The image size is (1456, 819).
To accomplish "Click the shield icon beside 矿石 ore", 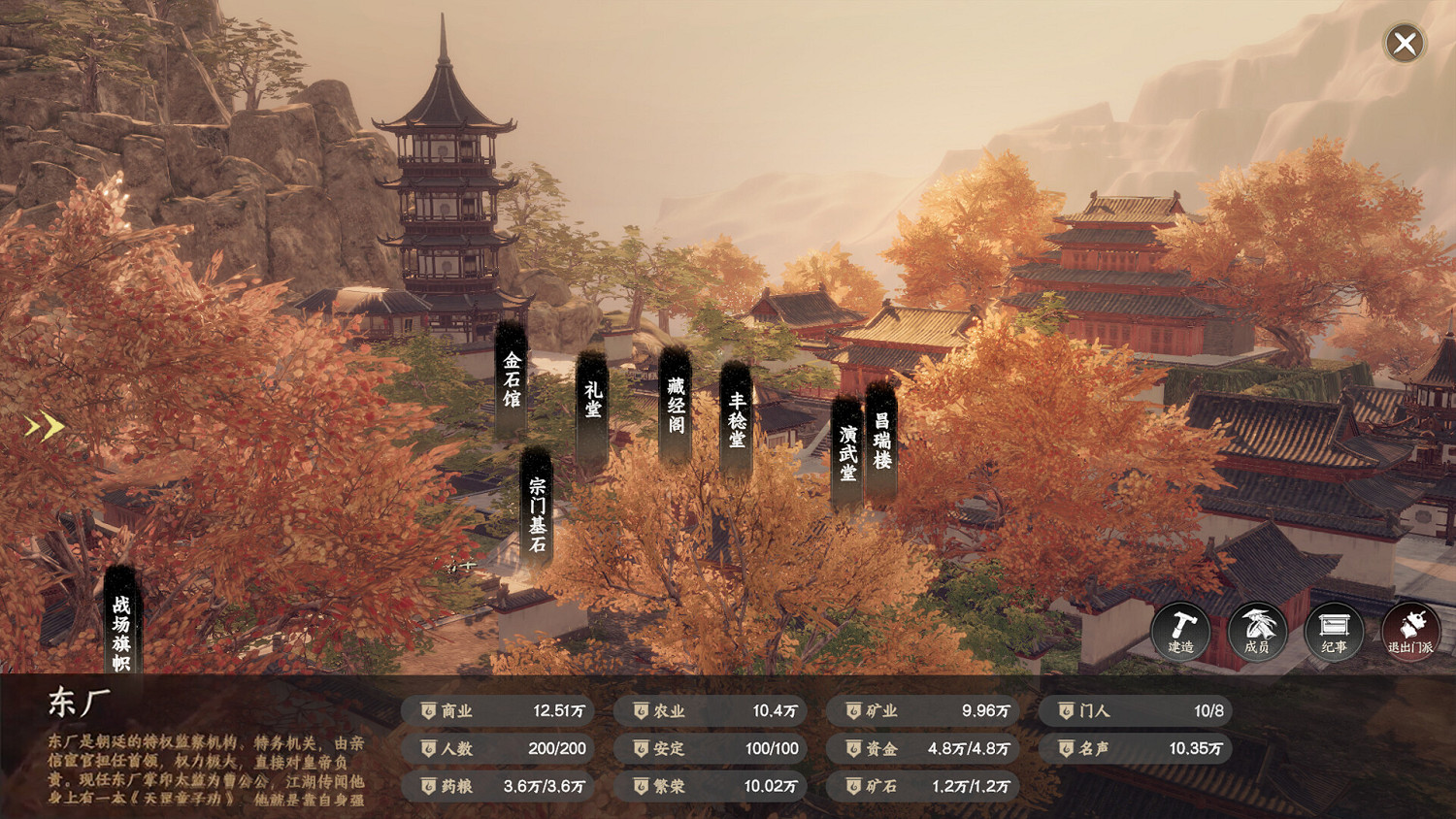I will [852, 787].
